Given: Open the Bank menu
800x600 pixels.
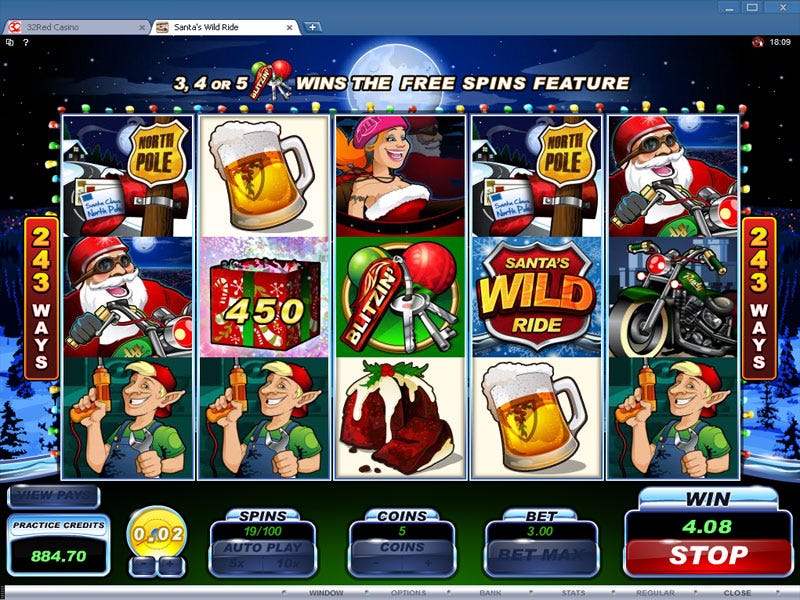Looking at the screenshot, I should 489,593.
